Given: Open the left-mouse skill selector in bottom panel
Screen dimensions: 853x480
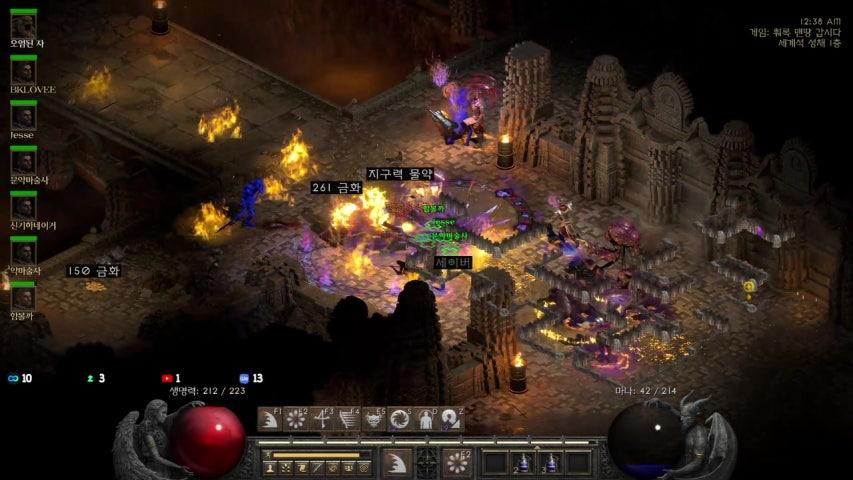Looking at the screenshot, I should (x=397, y=462).
